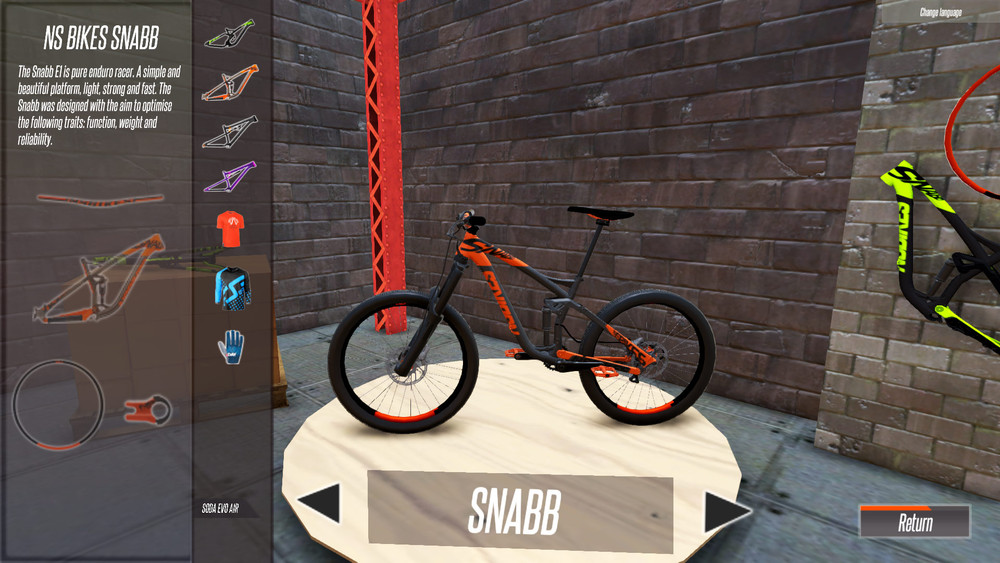Click the Return button
1000x563 pixels.
click(x=914, y=522)
